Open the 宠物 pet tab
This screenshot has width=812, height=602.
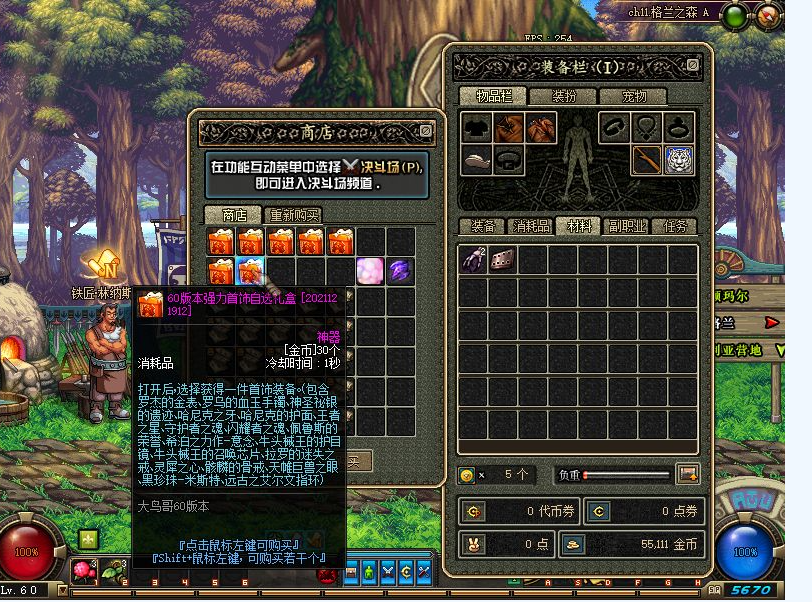click(x=634, y=96)
